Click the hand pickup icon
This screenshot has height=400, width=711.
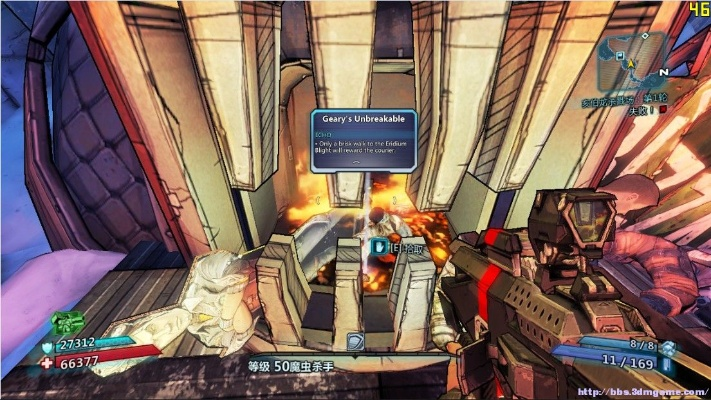[380, 244]
